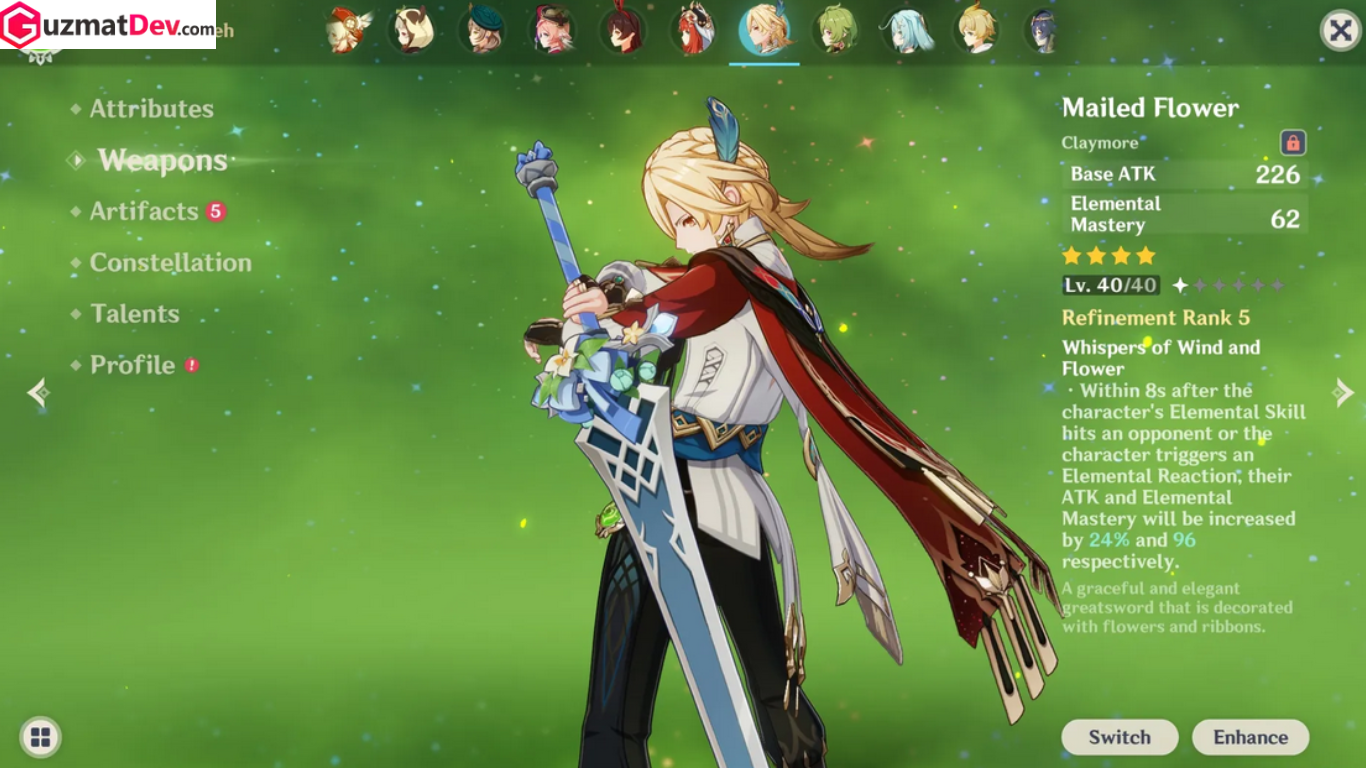Click the first ascension star beside Lv. 40/40

[1181, 284]
